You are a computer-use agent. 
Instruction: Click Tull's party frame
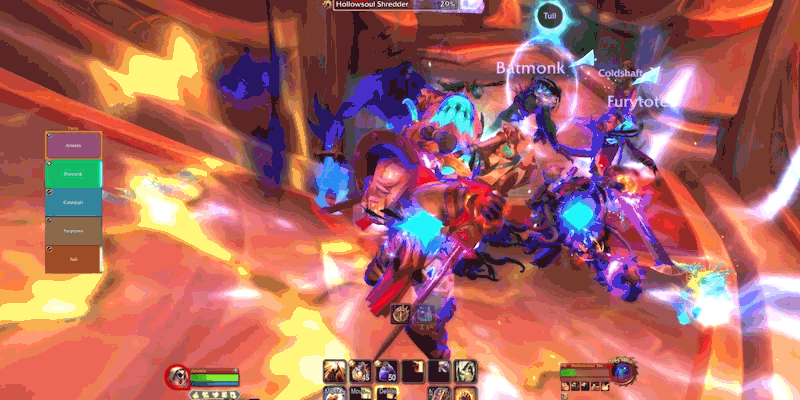point(72,258)
